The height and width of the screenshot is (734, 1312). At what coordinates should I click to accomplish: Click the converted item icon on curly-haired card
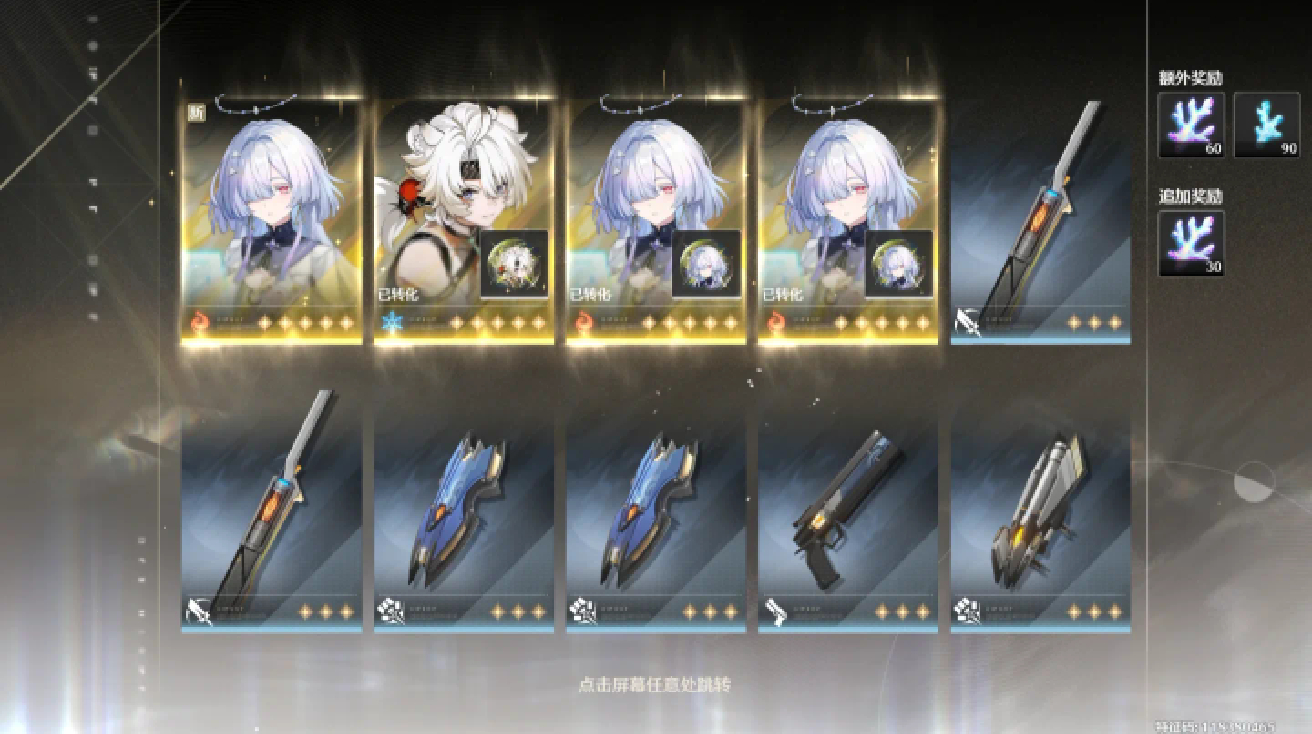tap(514, 264)
